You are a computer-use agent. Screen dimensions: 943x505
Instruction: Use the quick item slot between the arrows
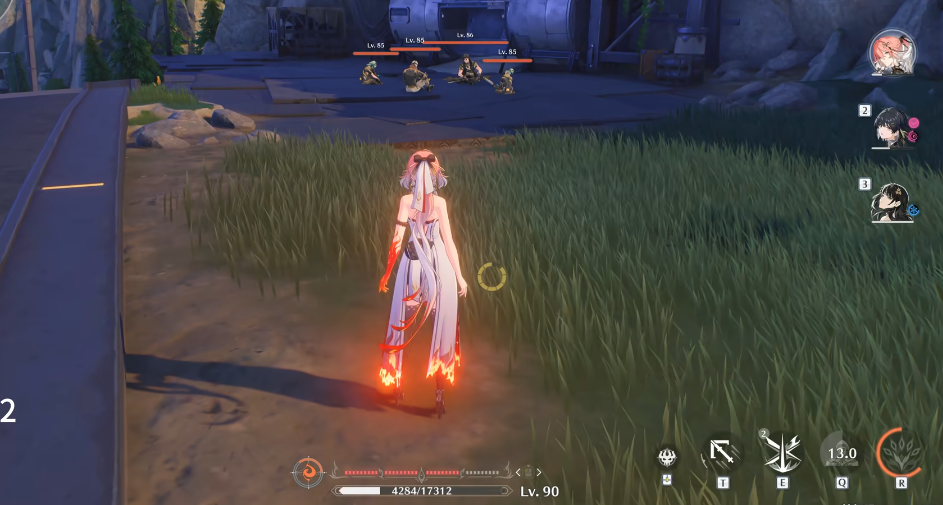click(x=529, y=472)
